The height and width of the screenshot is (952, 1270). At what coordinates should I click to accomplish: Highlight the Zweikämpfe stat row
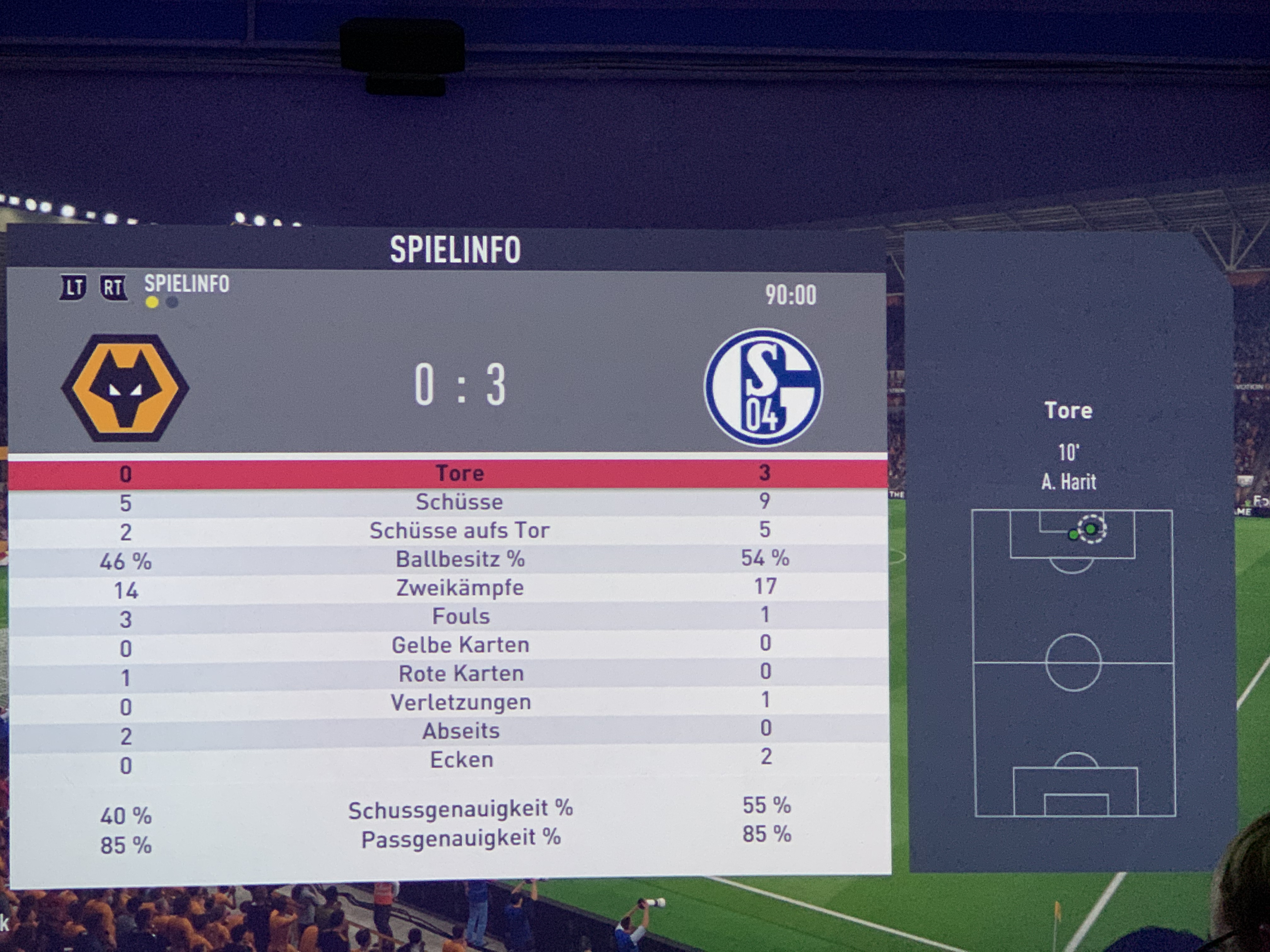pyautogui.click(x=459, y=588)
